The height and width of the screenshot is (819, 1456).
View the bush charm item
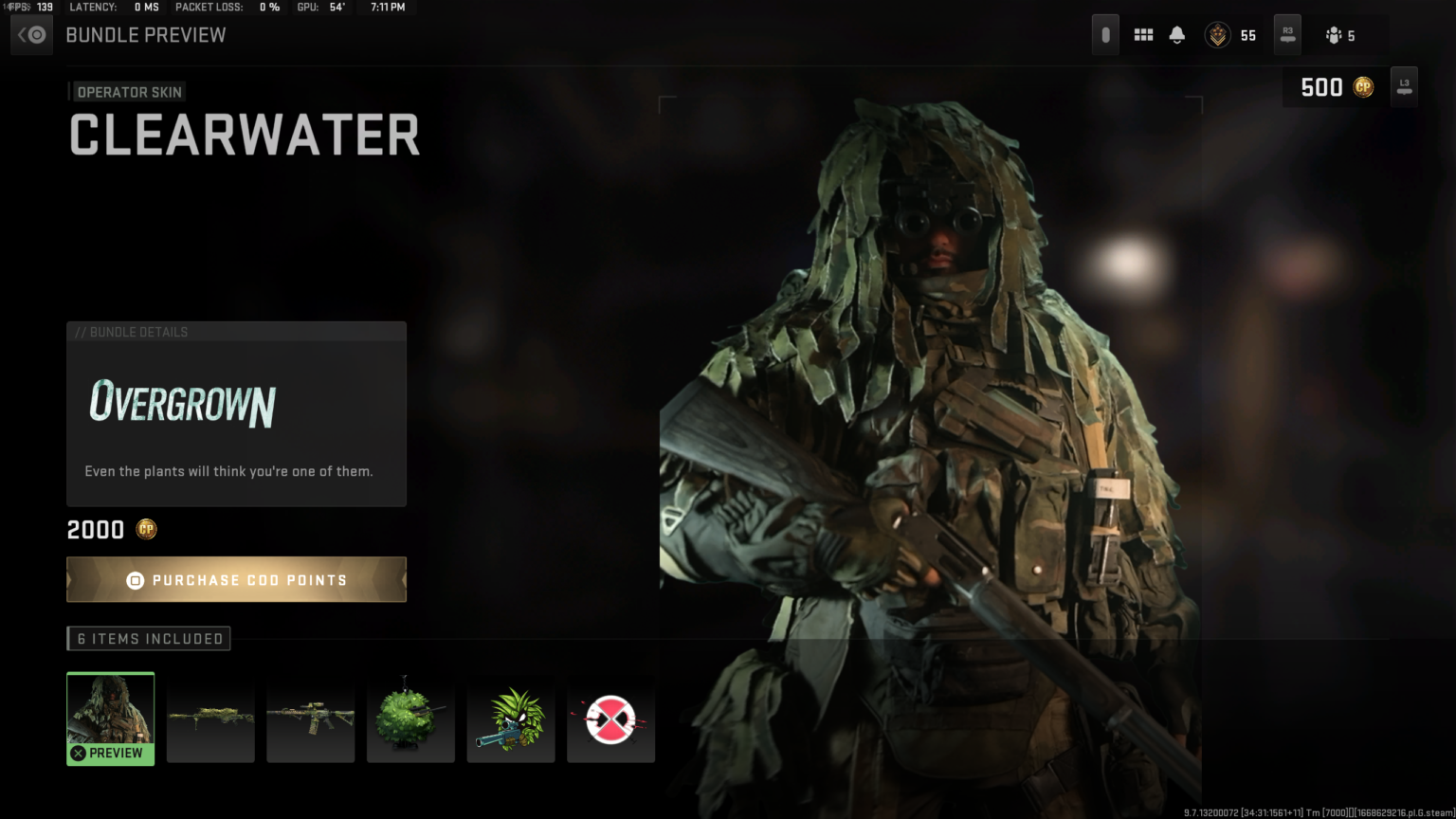point(410,719)
